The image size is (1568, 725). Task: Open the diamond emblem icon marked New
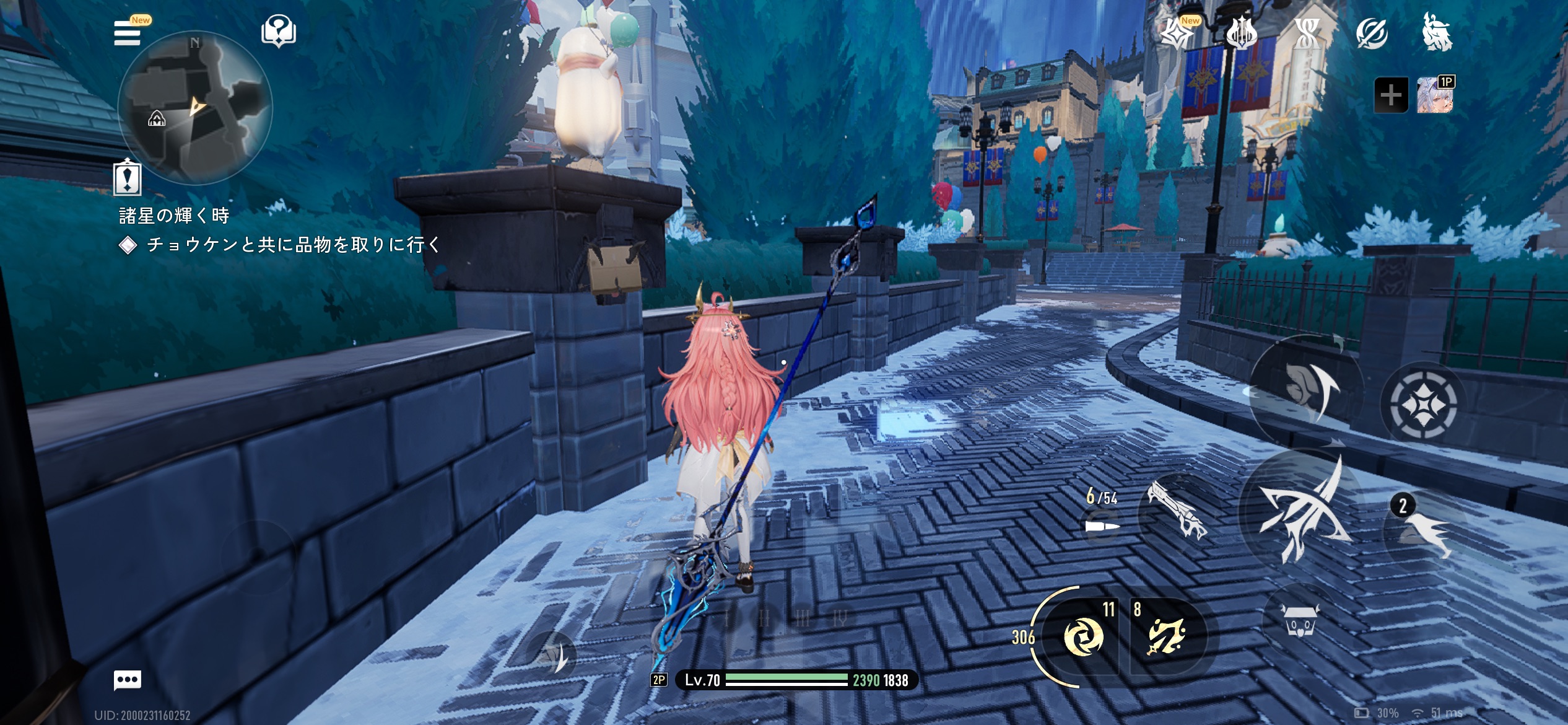1175,33
